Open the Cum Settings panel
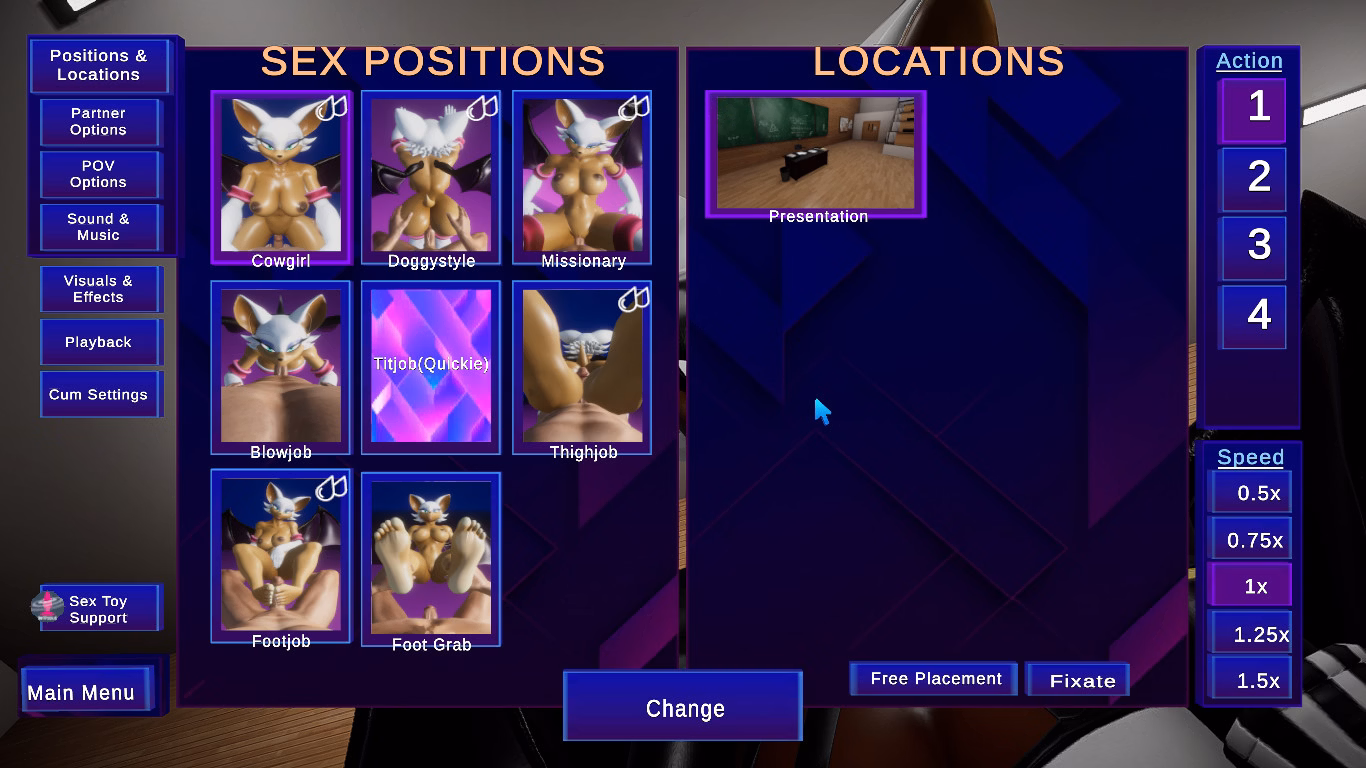Screen dimensions: 1366x768 pos(98,395)
